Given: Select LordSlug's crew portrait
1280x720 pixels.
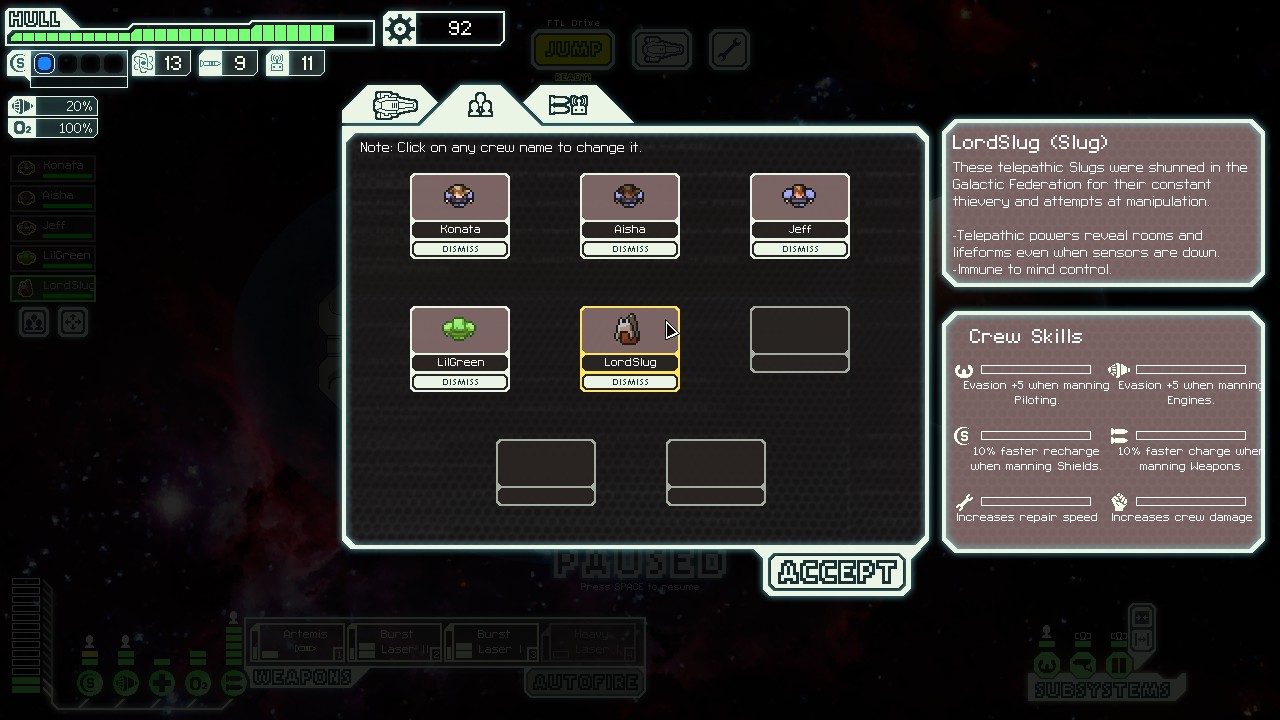Looking at the screenshot, I should point(630,330).
